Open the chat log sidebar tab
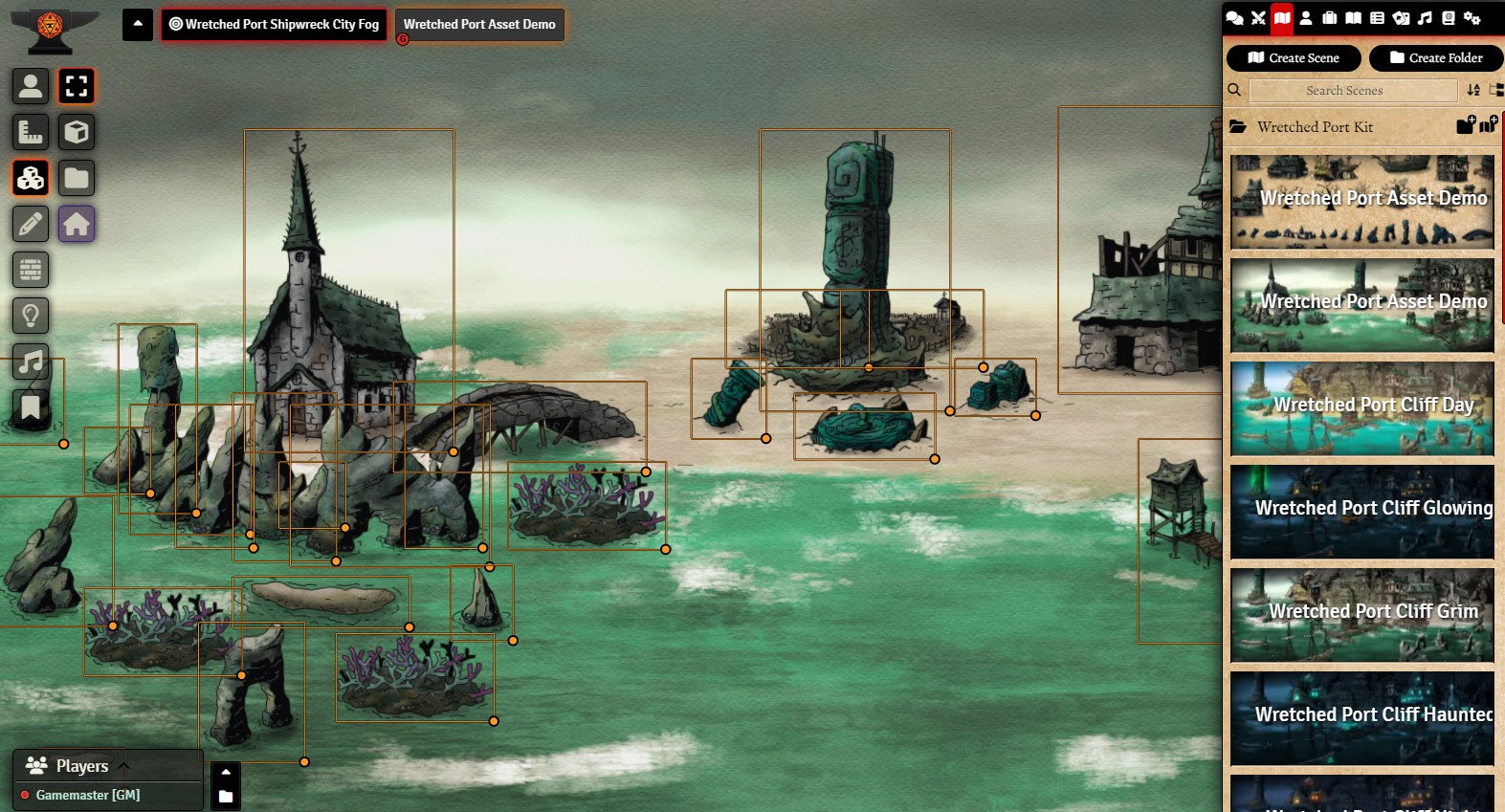 click(1235, 18)
